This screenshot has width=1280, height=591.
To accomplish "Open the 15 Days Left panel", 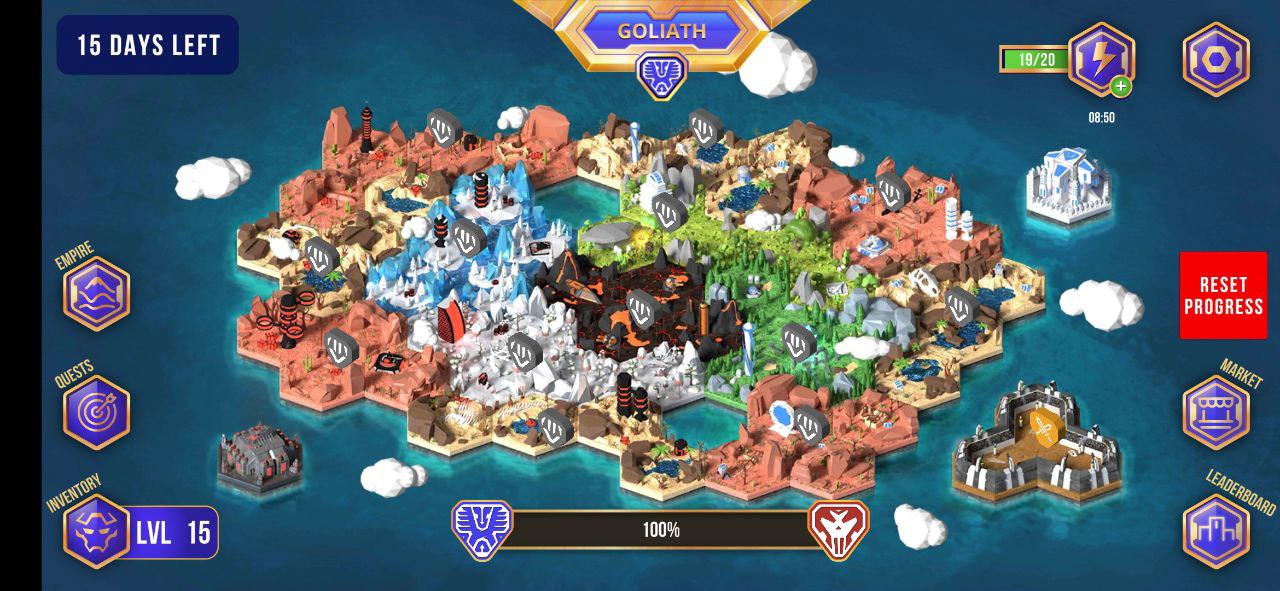I will pyautogui.click(x=148, y=45).
